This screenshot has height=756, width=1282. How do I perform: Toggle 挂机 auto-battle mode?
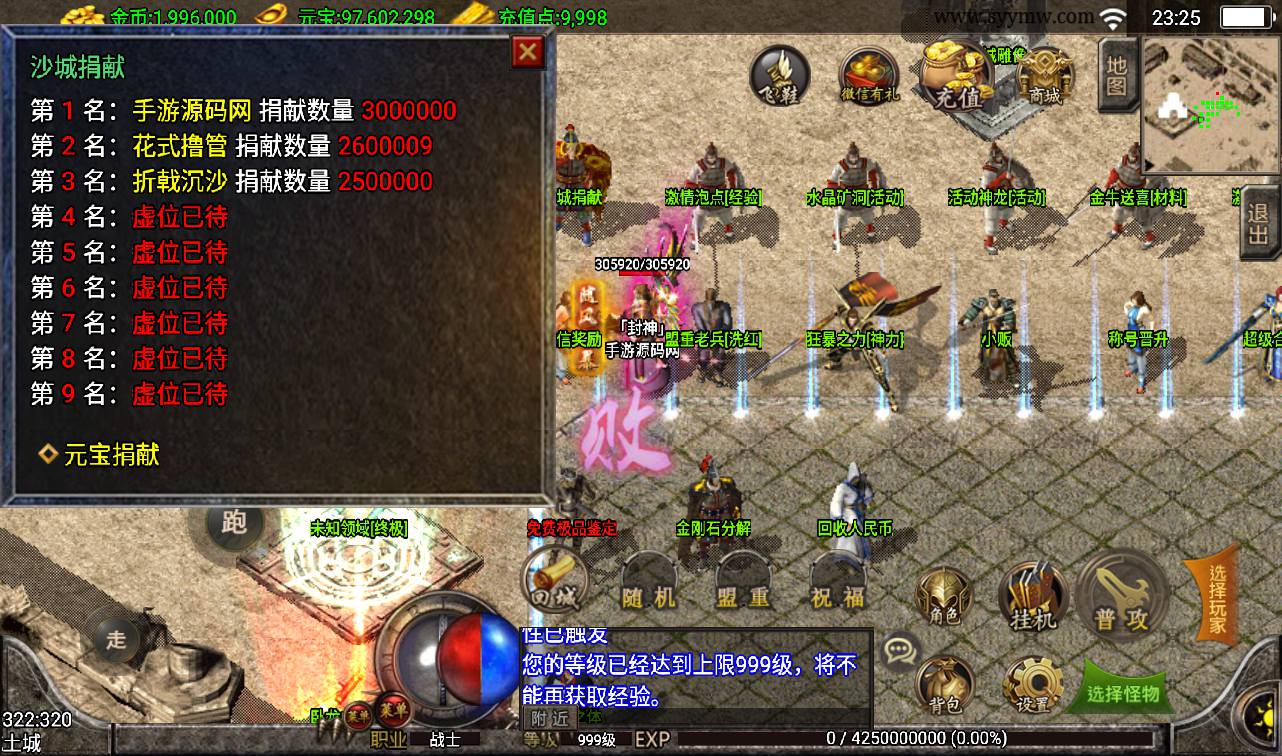click(x=1033, y=598)
